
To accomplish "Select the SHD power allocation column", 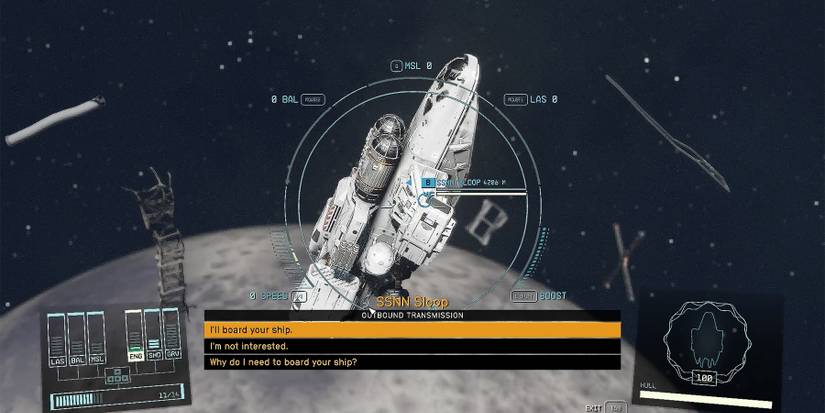I will [153, 339].
